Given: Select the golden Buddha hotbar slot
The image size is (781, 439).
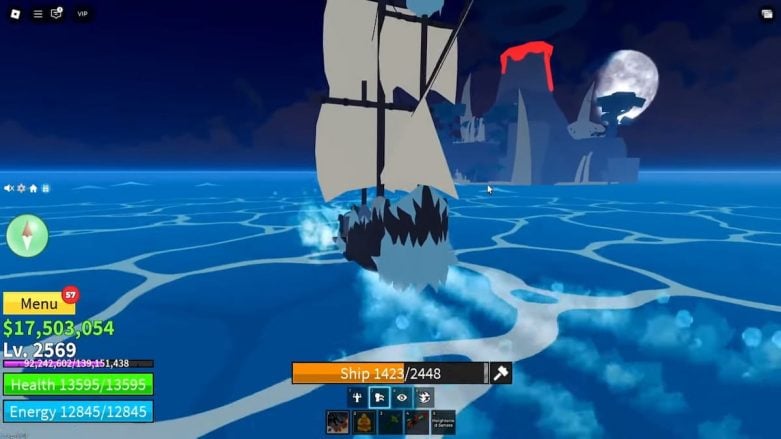Looking at the screenshot, I should [x=365, y=422].
